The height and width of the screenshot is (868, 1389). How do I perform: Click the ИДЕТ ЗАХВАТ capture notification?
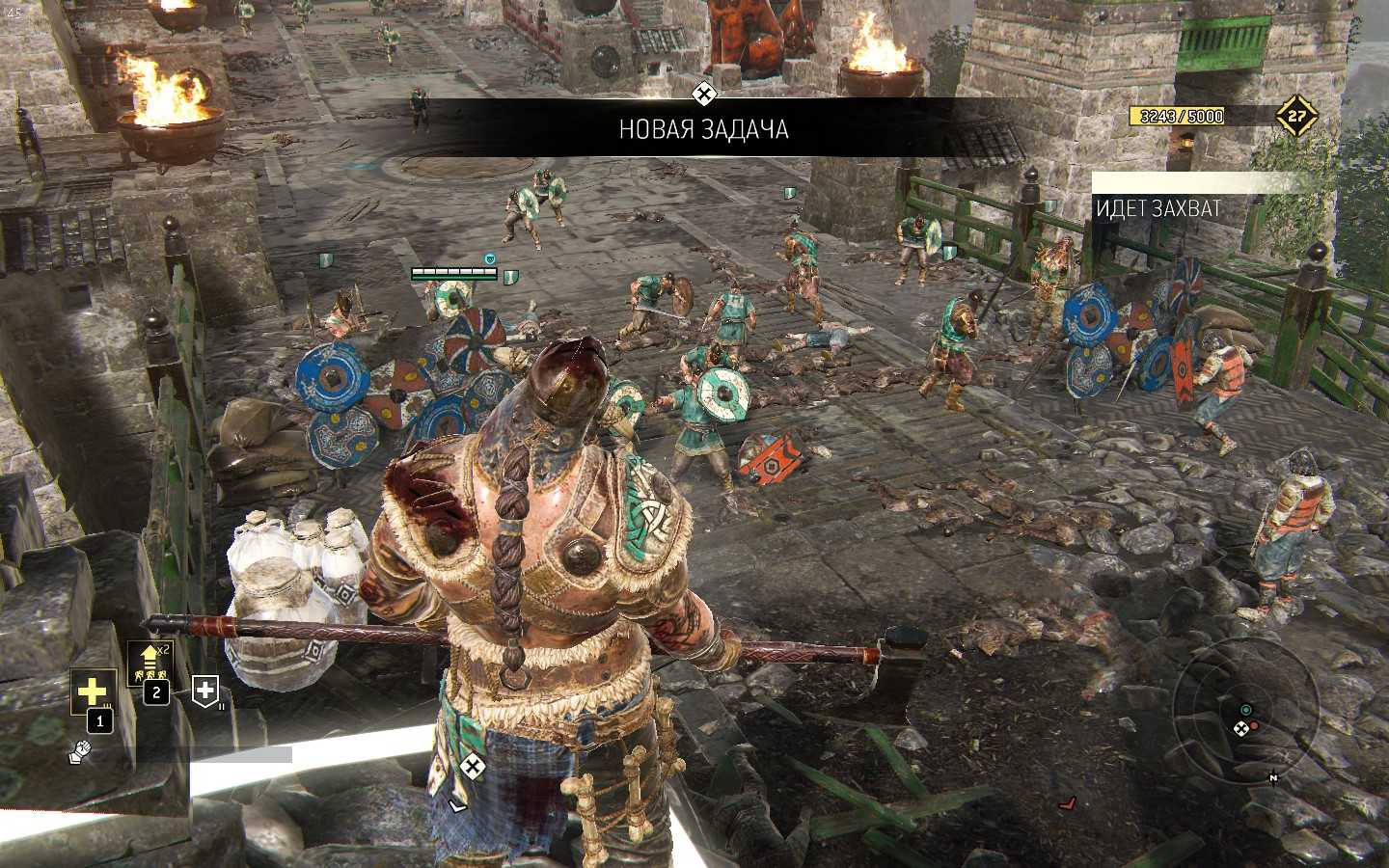tap(1158, 207)
